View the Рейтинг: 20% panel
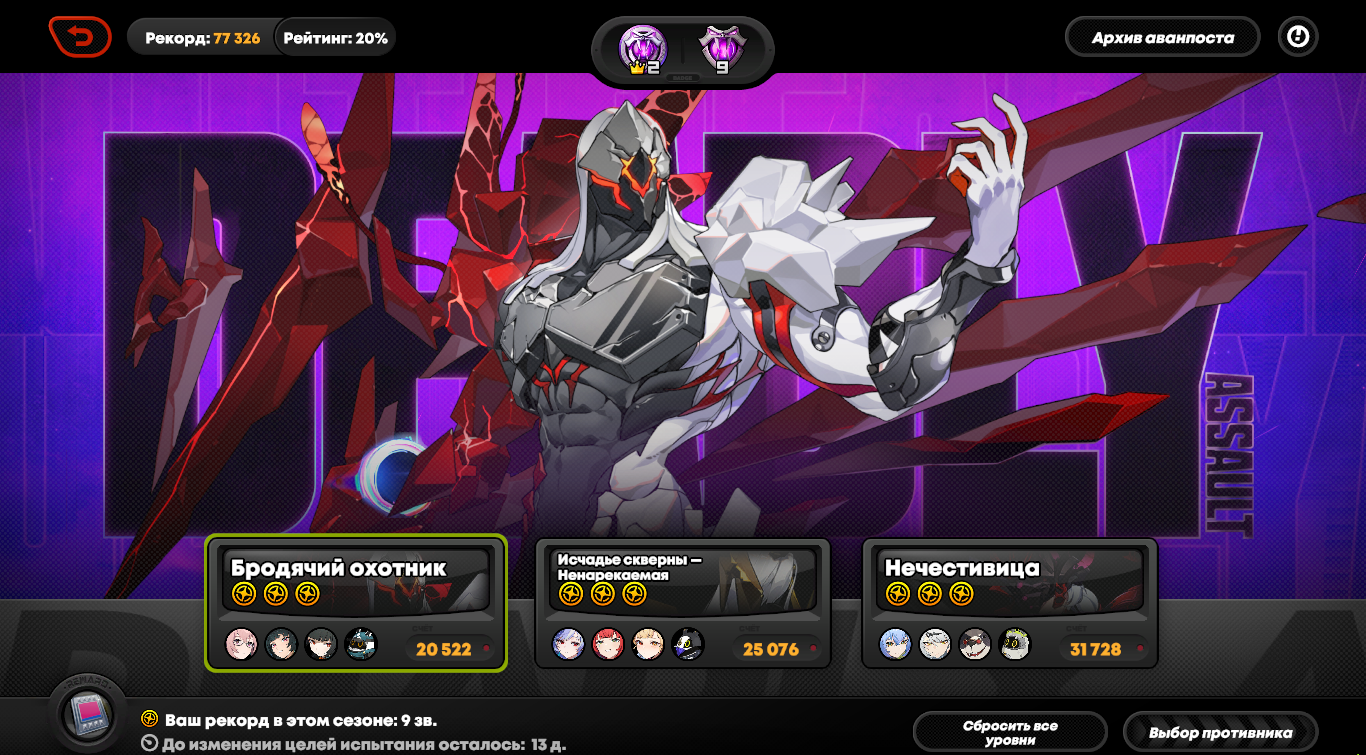Image resolution: width=1366 pixels, height=755 pixels. coord(335,38)
